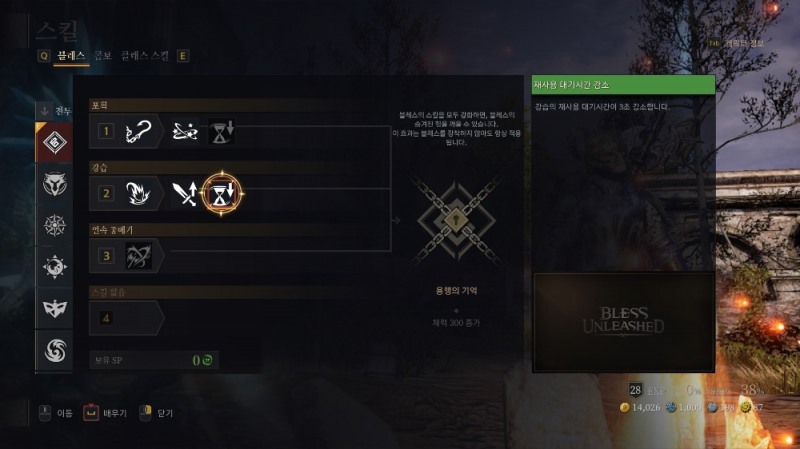Image resolution: width=800 pixels, height=449 pixels.
Task: Select the mask blessing icon
Action: pyautogui.click(x=54, y=308)
